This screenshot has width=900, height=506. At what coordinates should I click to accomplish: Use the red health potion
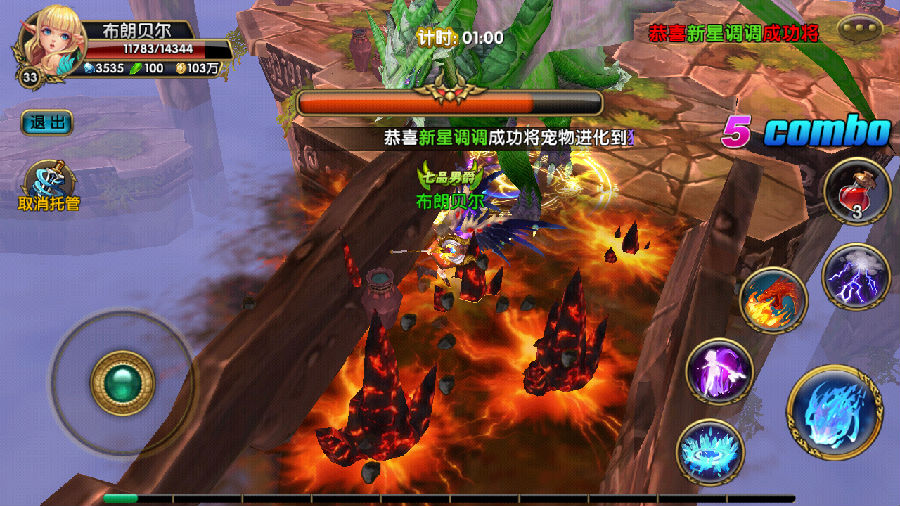point(857,192)
